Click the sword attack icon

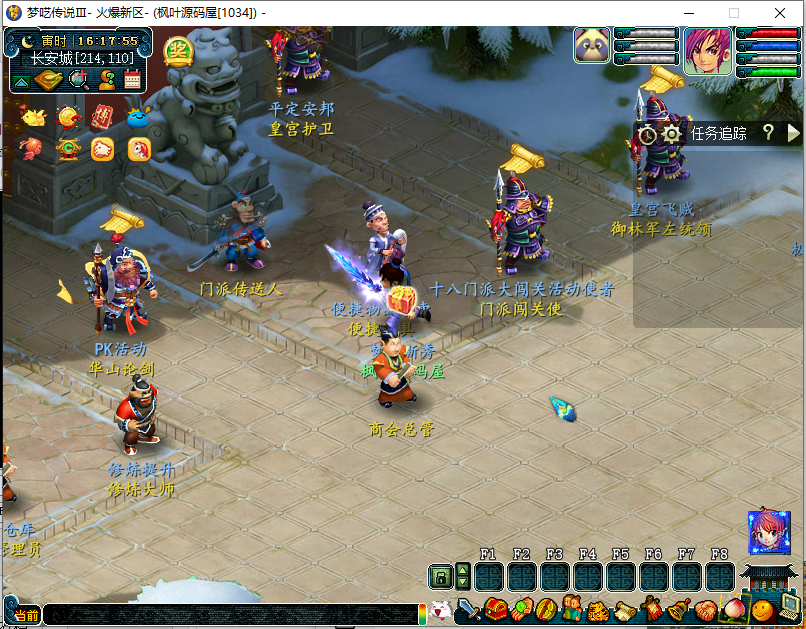469,609
